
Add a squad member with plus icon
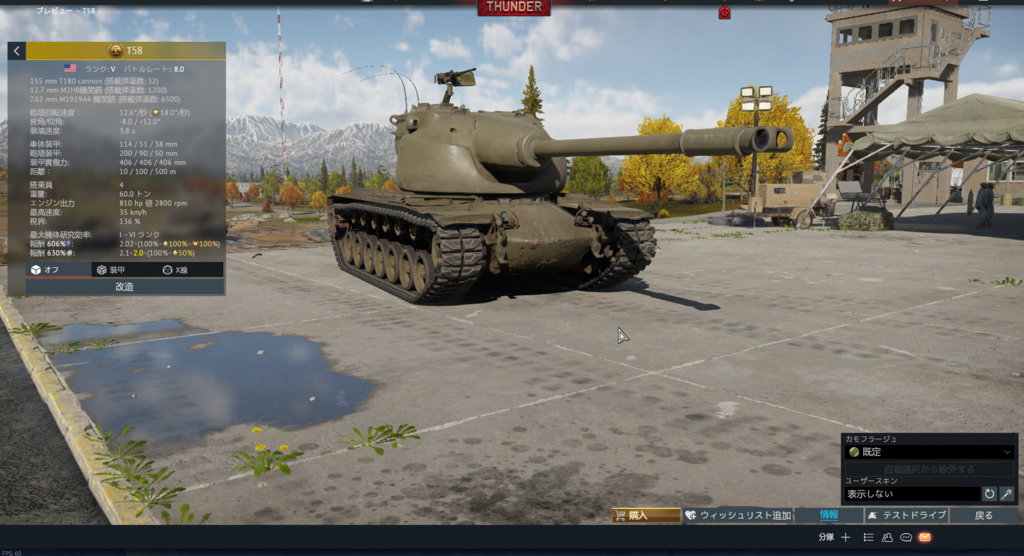[x=846, y=538]
